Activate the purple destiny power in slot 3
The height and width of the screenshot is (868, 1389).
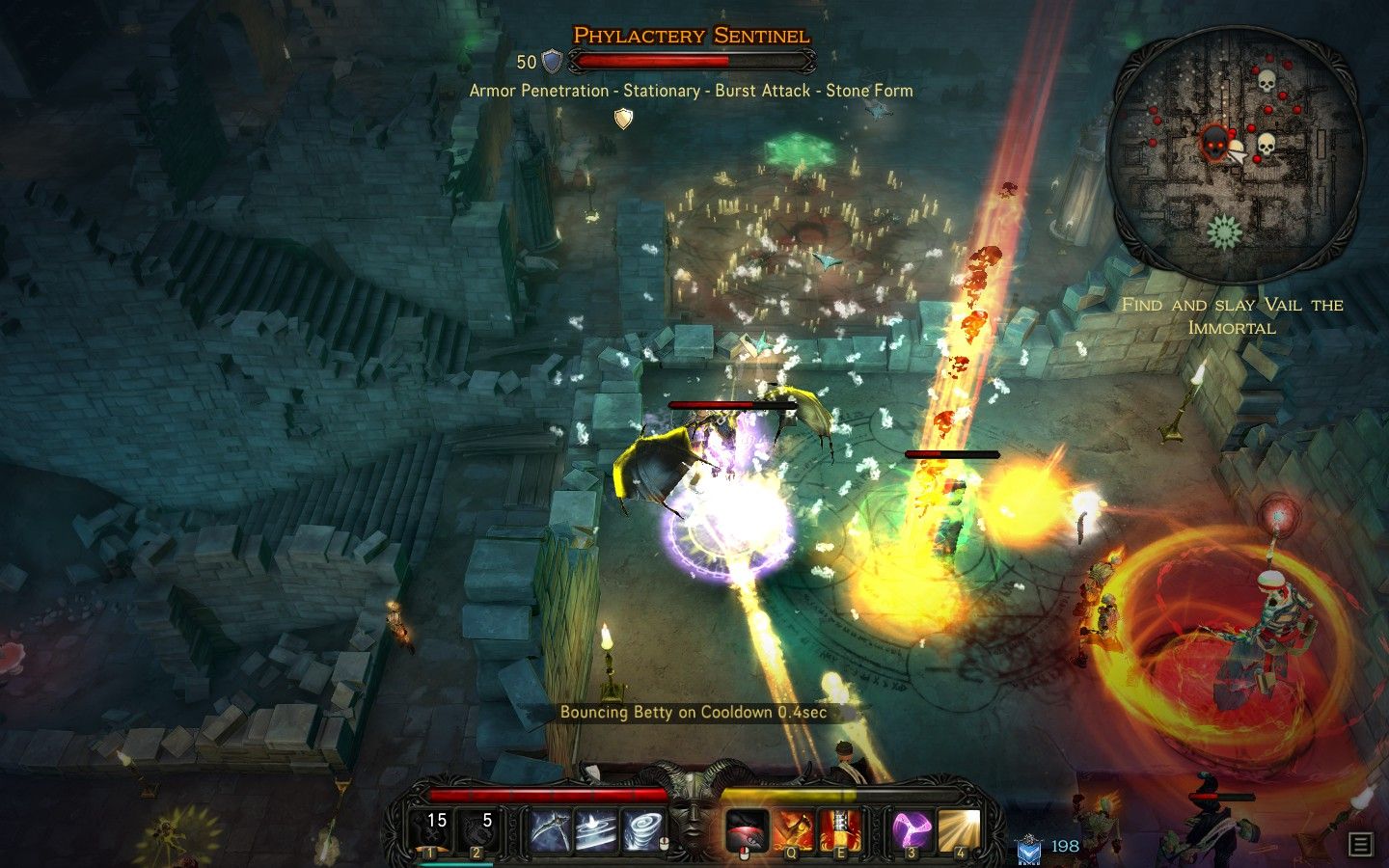(911, 827)
